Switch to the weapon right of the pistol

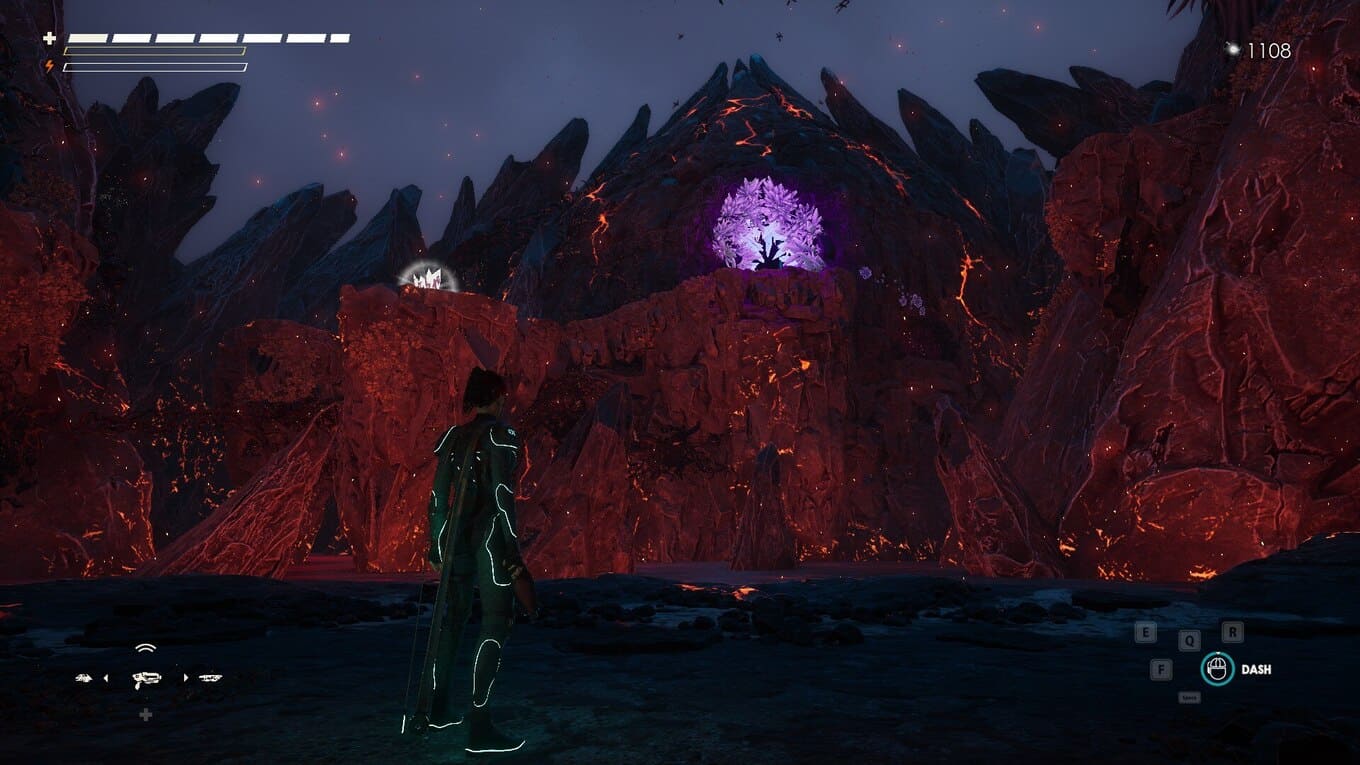(x=210, y=678)
